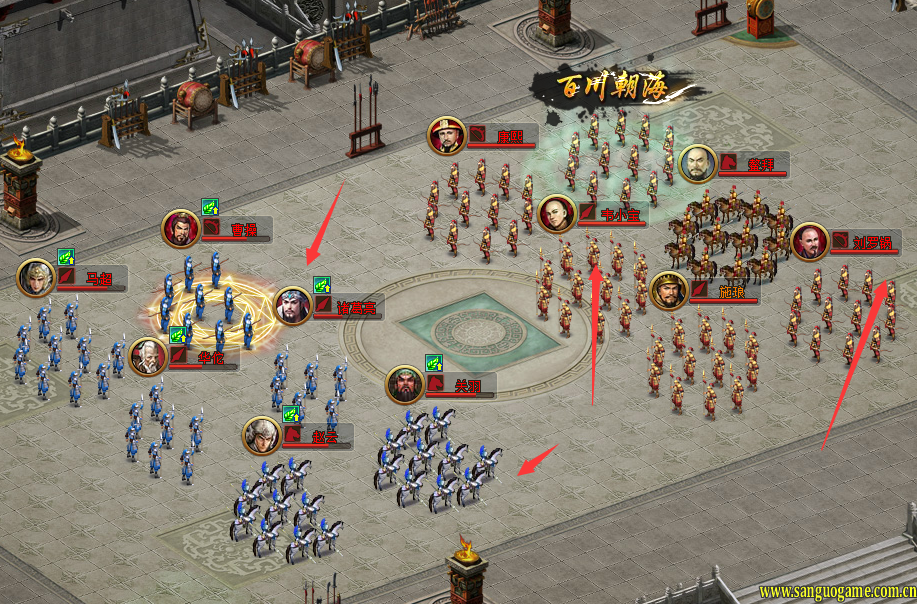The width and height of the screenshot is (917, 604).
Task: Select Cao Cao's (曹操) general portrait
Action: [181, 228]
